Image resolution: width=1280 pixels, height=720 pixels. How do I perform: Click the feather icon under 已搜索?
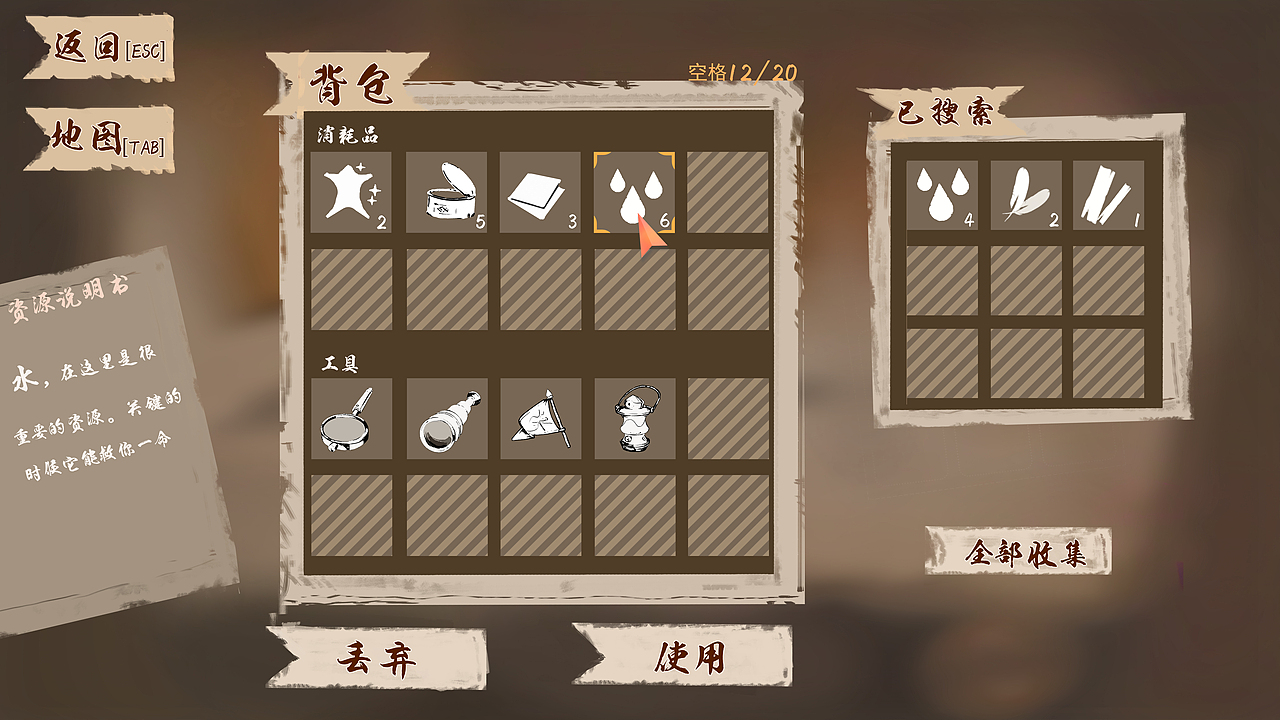click(x=1024, y=192)
